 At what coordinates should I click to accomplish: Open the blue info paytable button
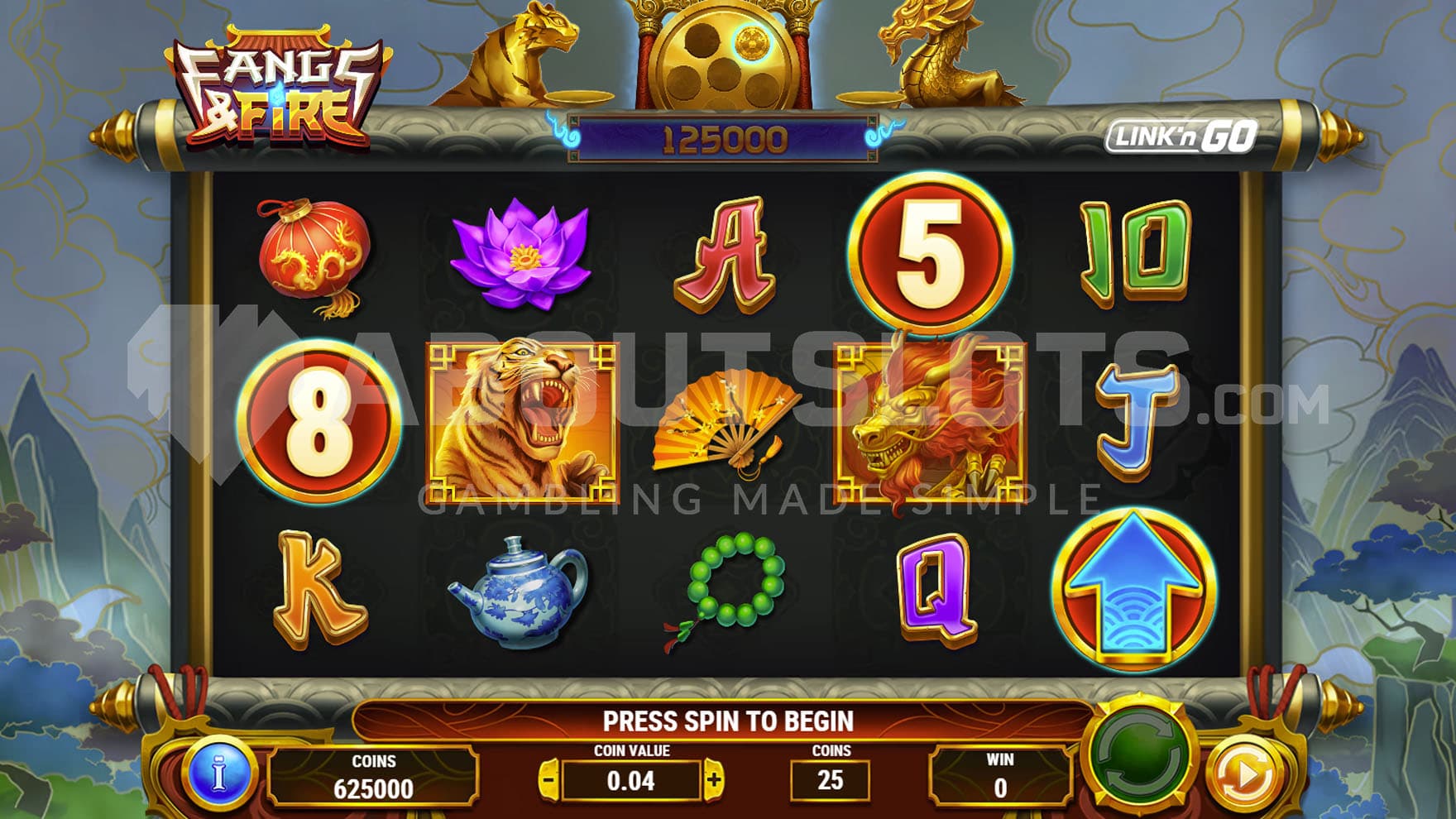pyautogui.click(x=219, y=774)
